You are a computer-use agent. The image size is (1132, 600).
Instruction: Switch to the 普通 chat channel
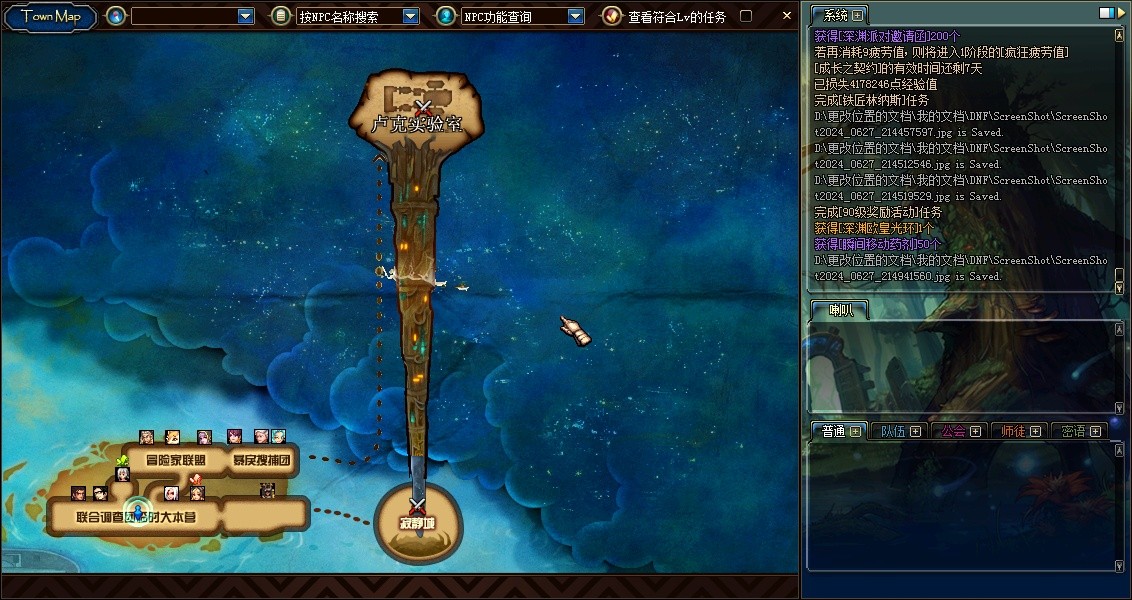point(834,431)
